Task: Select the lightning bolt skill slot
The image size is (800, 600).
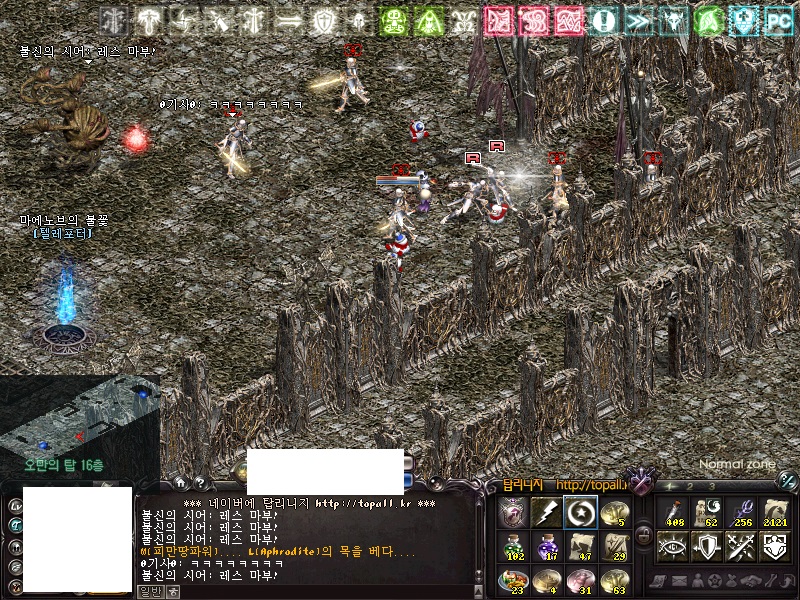Action: pyautogui.click(x=546, y=512)
